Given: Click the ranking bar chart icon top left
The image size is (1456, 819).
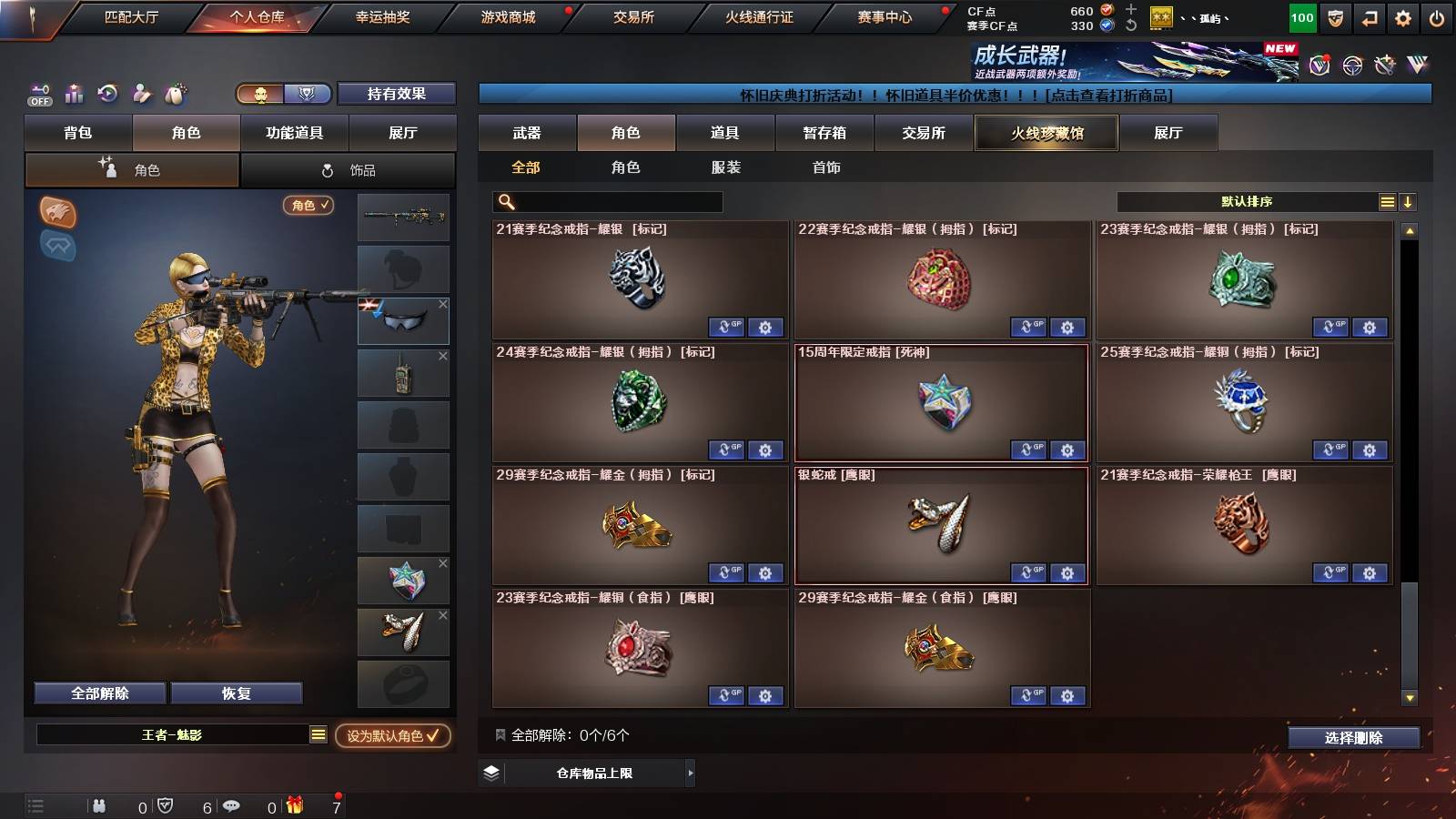Looking at the screenshot, I should coord(73,94).
